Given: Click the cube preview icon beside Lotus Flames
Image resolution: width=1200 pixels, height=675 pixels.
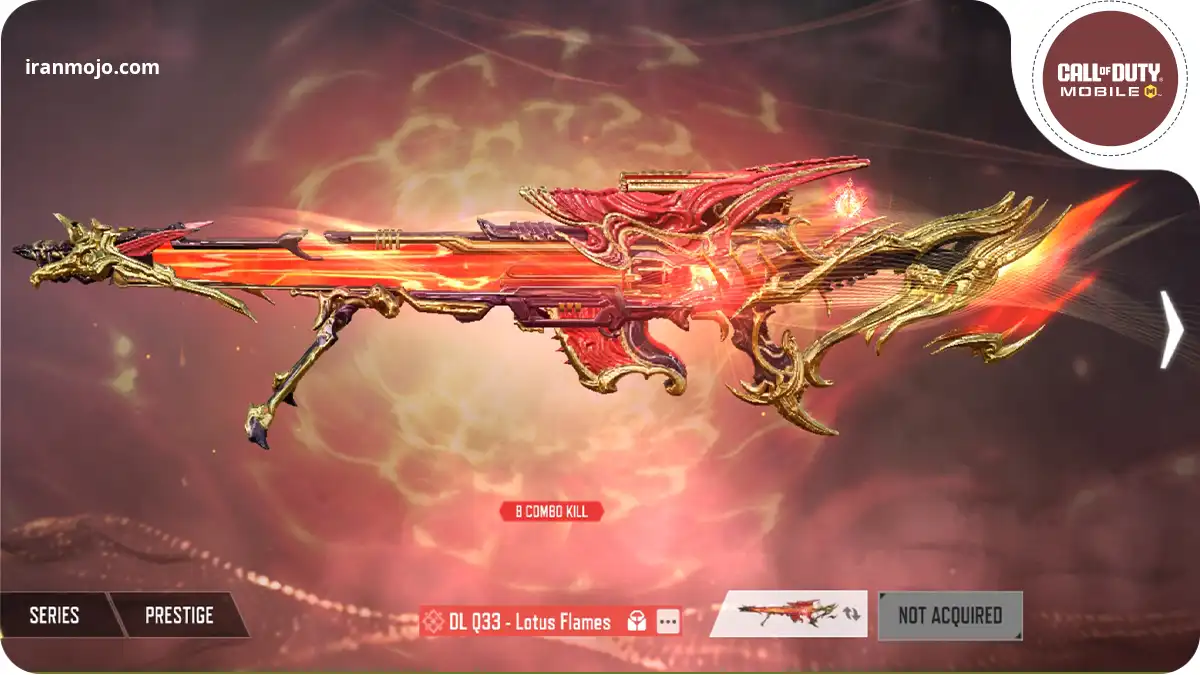Looking at the screenshot, I should tap(637, 622).
